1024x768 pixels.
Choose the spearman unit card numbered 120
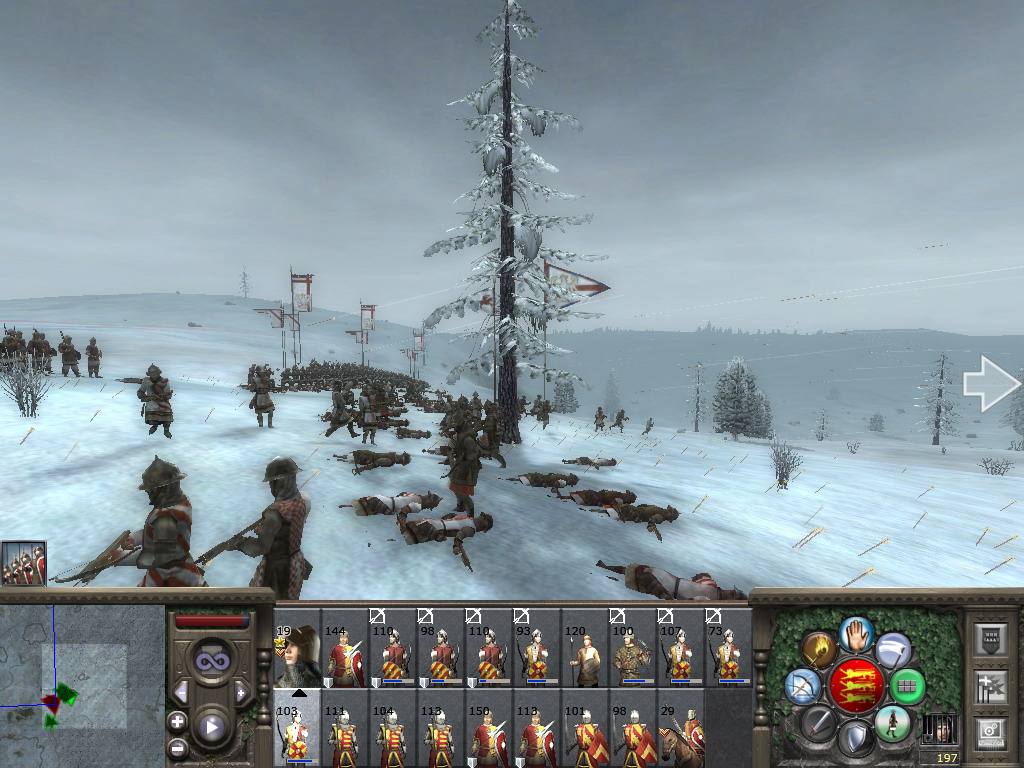tap(585, 657)
